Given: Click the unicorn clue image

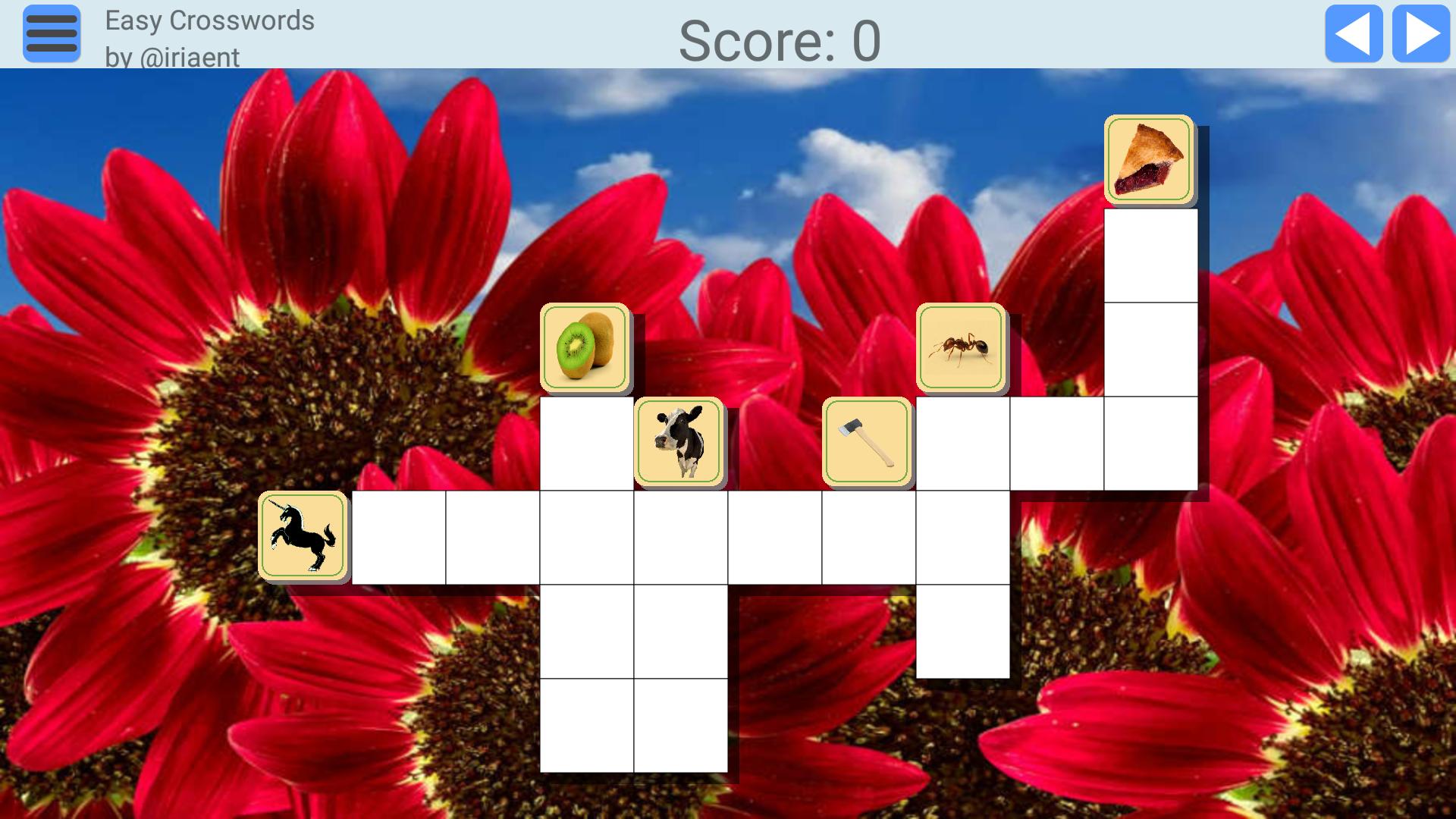Looking at the screenshot, I should [x=302, y=535].
